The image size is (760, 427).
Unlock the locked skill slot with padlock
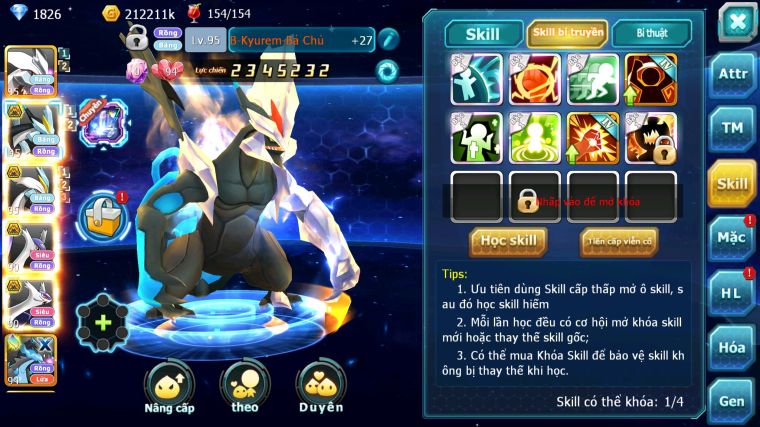click(527, 198)
